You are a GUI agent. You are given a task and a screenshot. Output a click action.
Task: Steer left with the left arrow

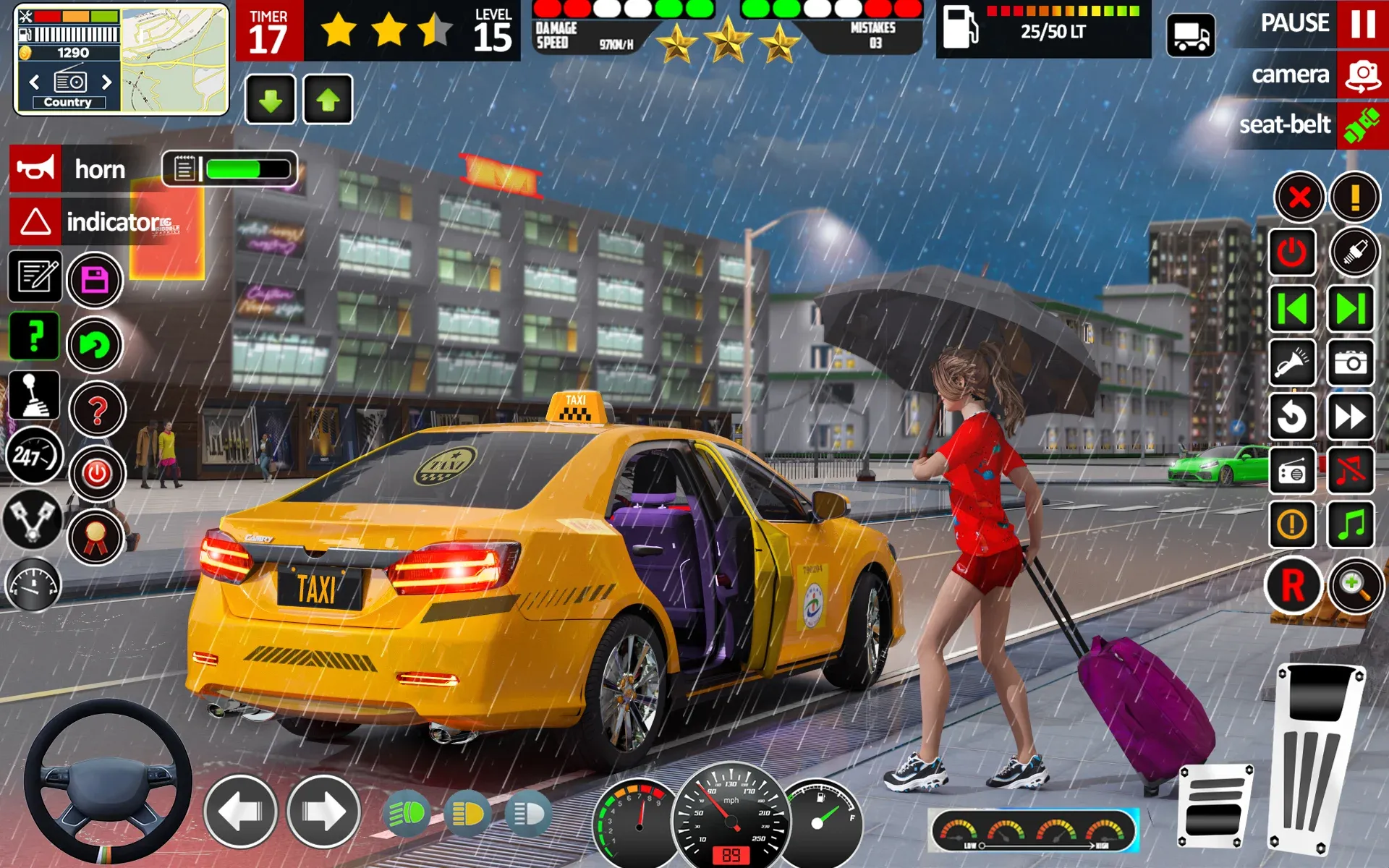[x=240, y=812]
